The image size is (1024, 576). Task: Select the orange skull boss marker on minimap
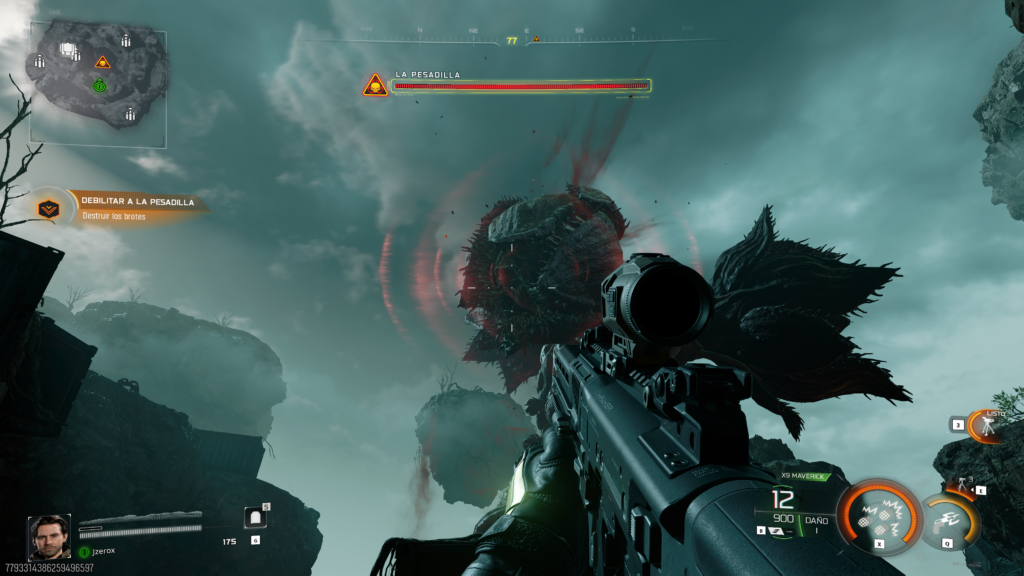pyautogui.click(x=101, y=62)
